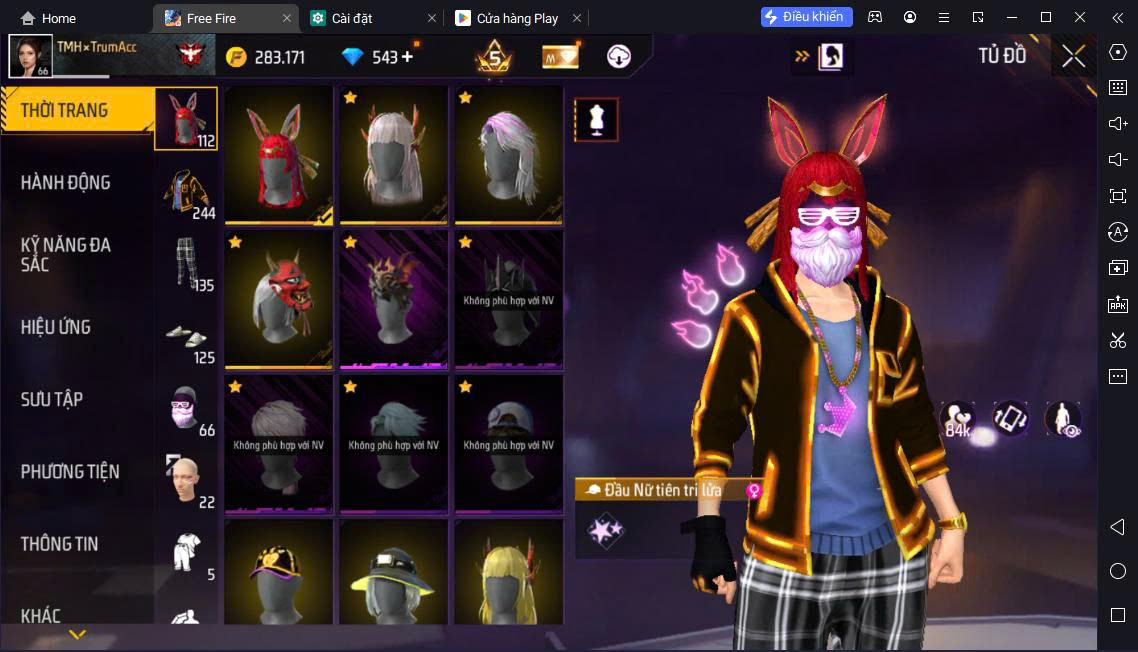The width and height of the screenshot is (1138, 652).
Task: Open the mannequin outfit preview icon
Action: pos(596,120)
